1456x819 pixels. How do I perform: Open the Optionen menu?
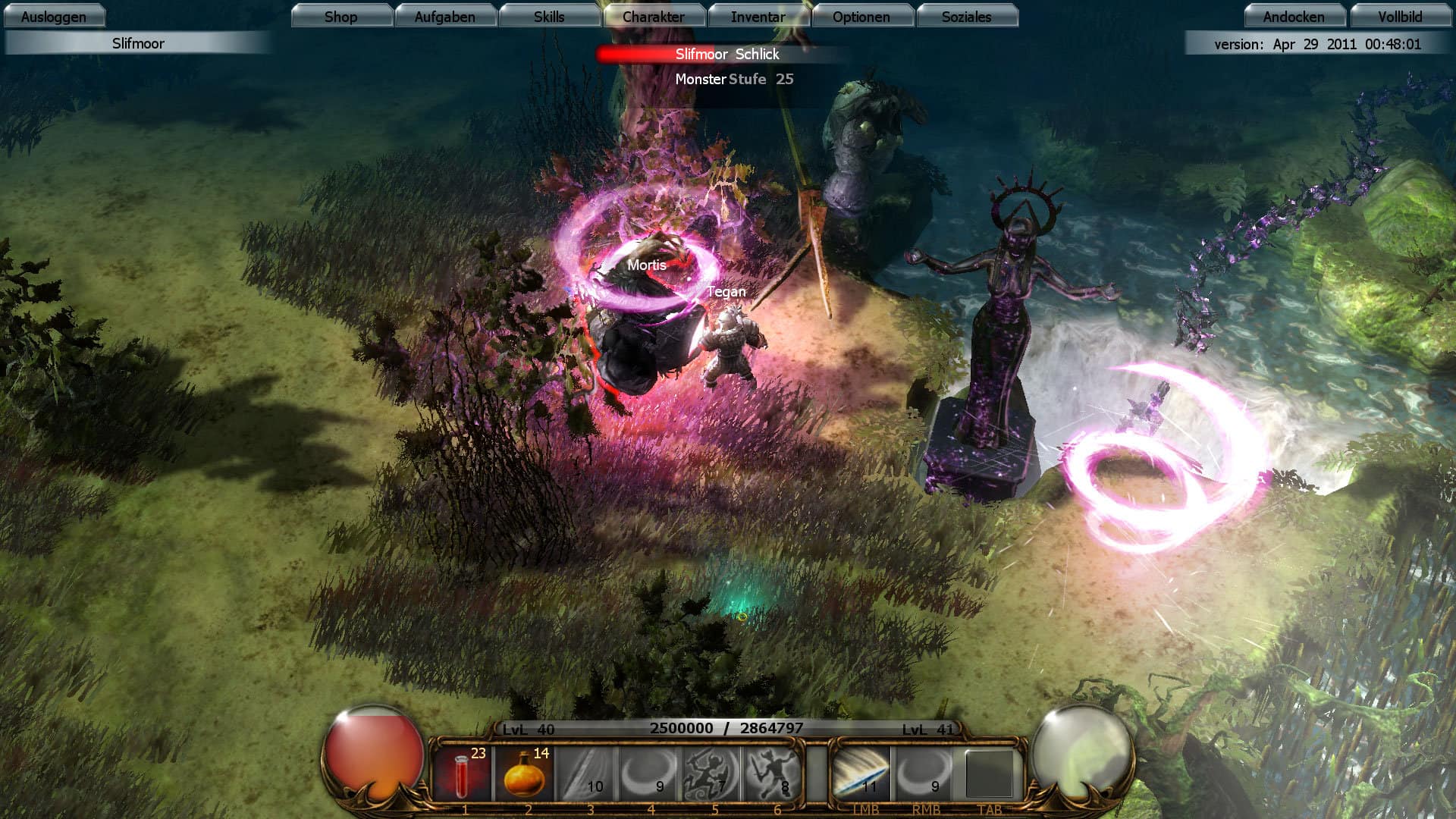(x=863, y=16)
